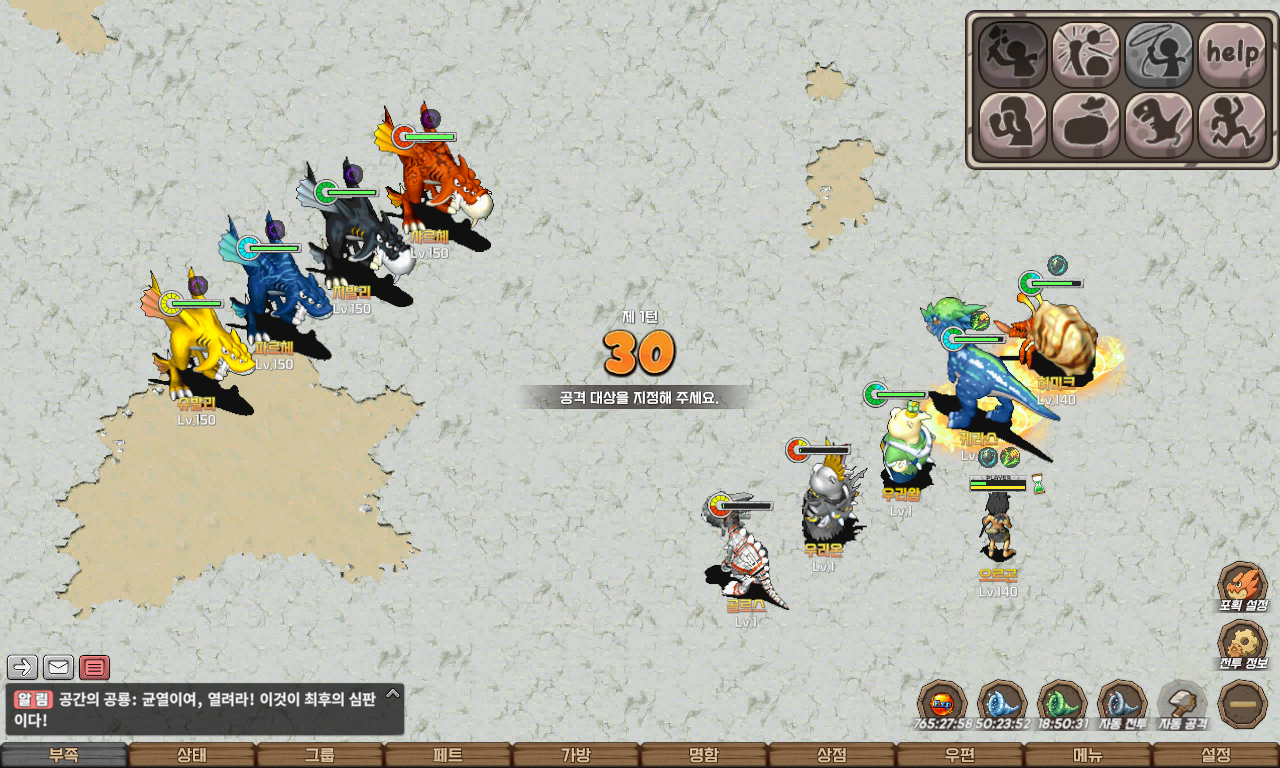Screen dimensions: 1280x768
Task: Choose the capture lasso command
Action: click(1158, 54)
